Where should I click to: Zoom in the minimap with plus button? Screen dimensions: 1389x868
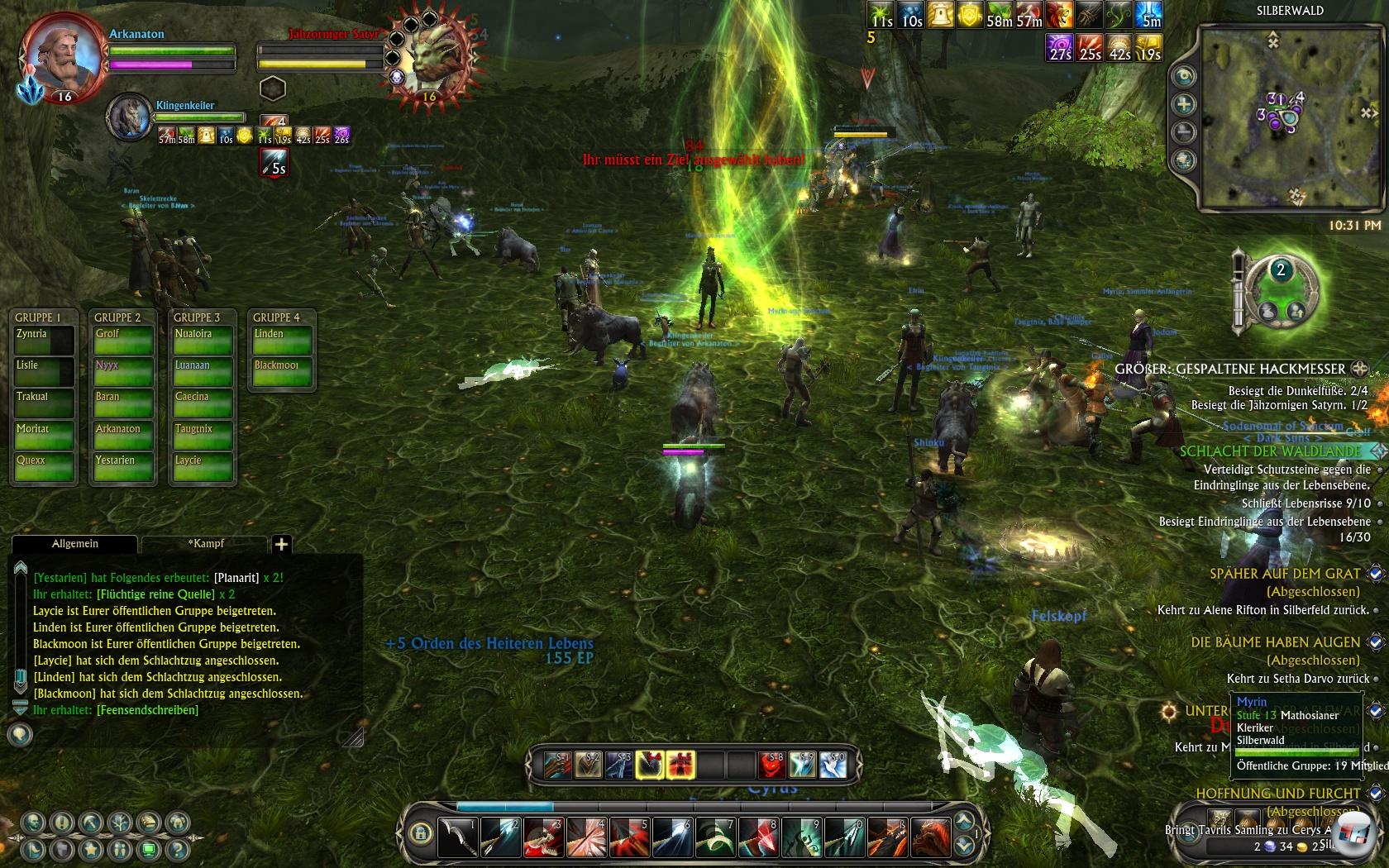(x=1185, y=104)
